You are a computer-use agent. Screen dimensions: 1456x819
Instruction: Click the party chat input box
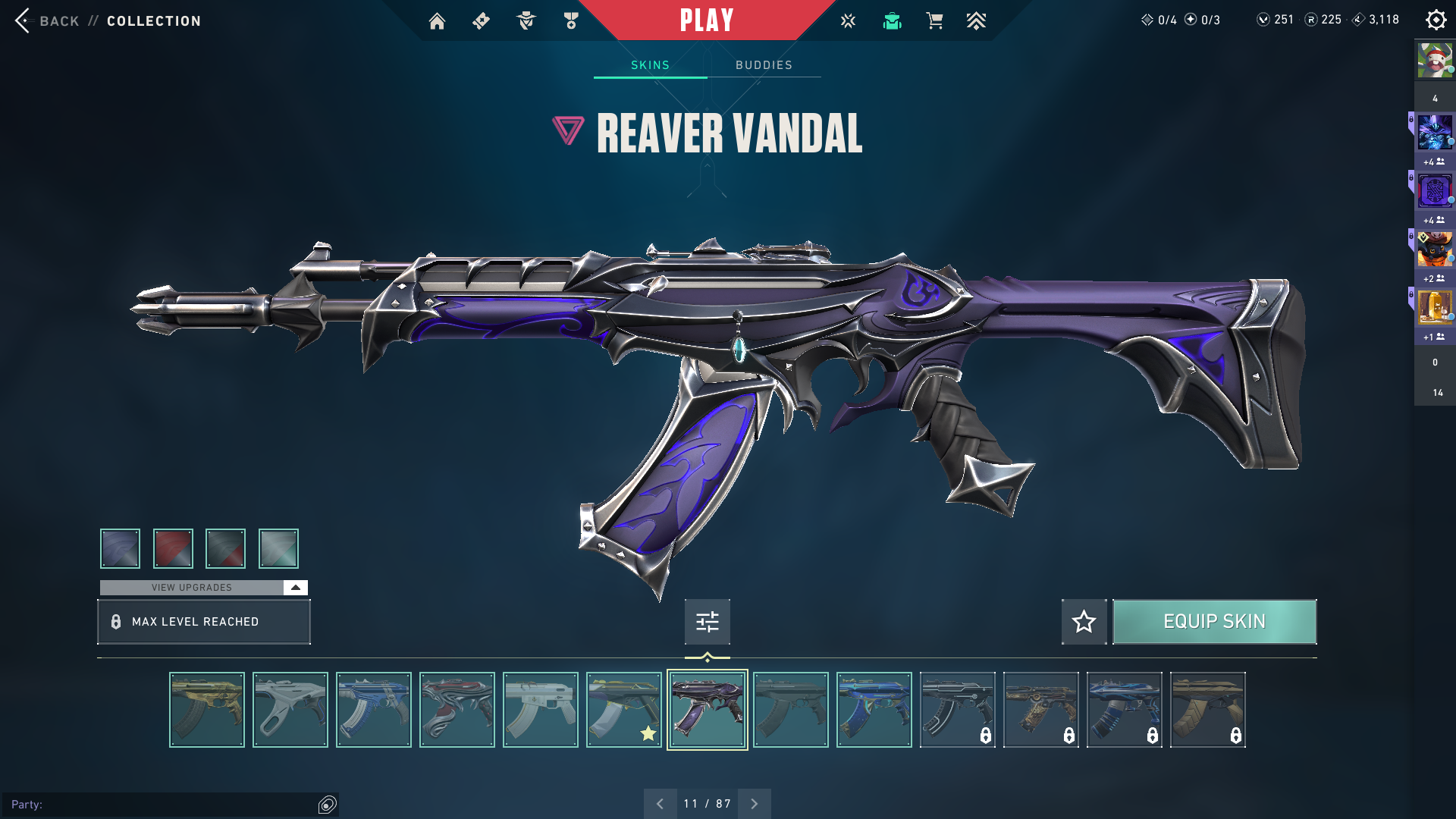pyautogui.click(x=163, y=805)
